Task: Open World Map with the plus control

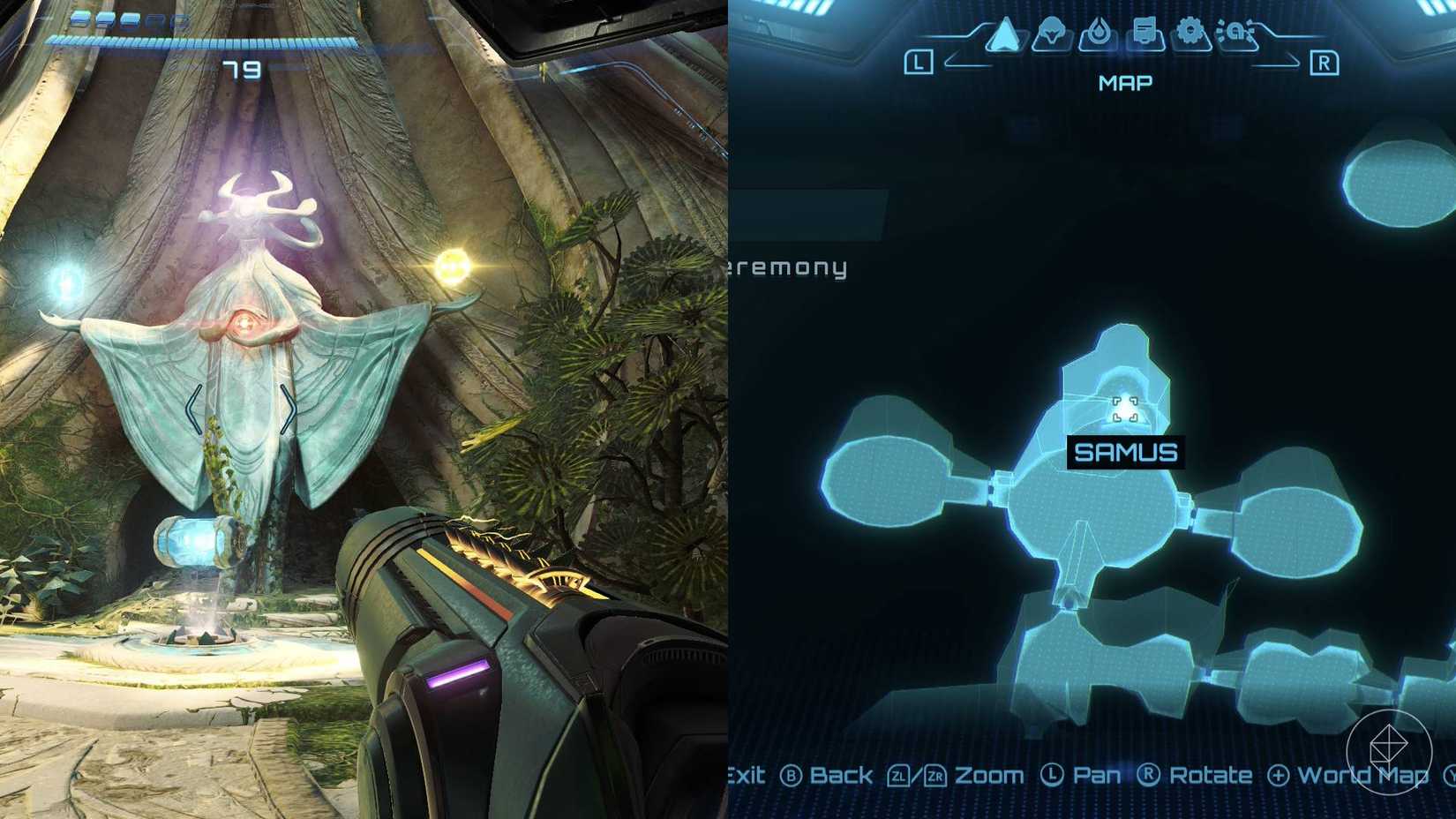Action: (1278, 774)
